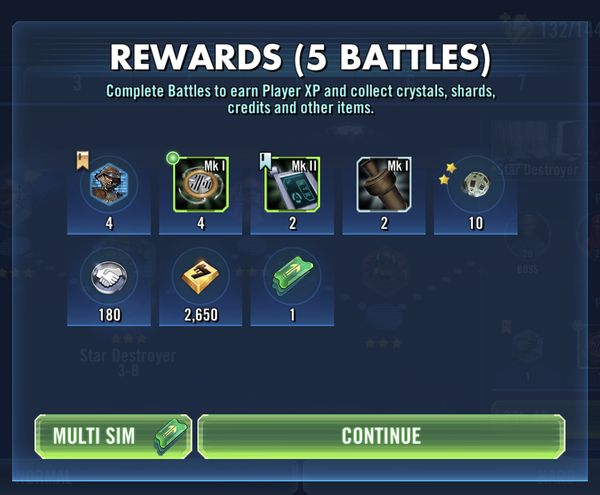Inspect the Mk I round gear reward
The width and height of the screenshot is (600, 495).
201,185
